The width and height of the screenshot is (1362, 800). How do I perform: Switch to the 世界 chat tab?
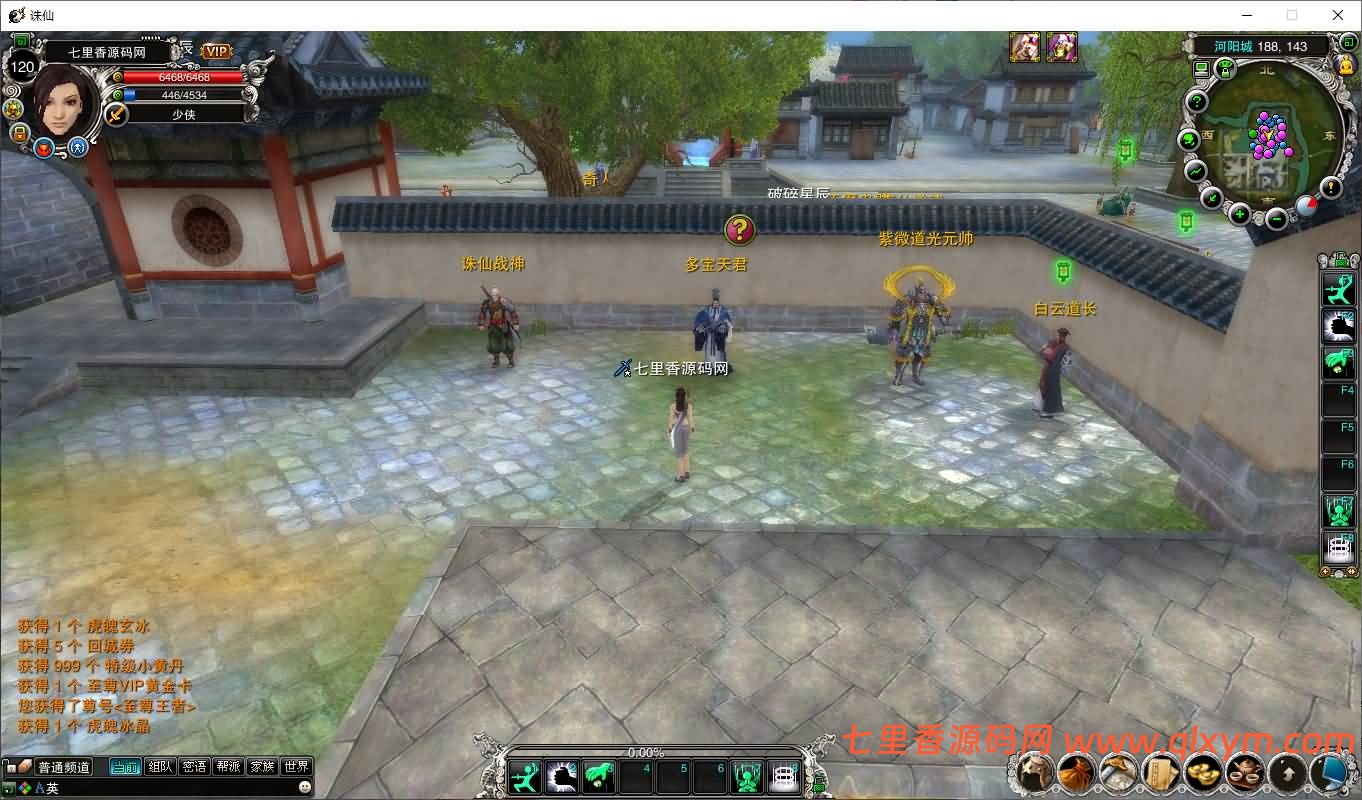tap(297, 766)
